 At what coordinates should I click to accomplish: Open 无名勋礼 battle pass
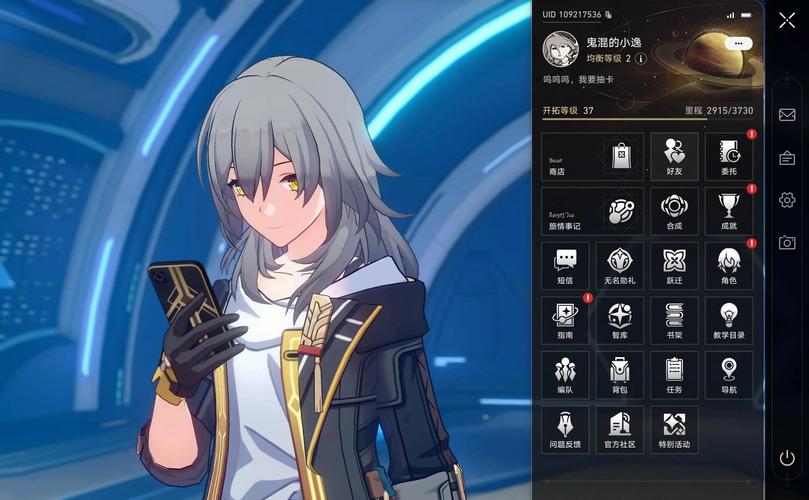[x=619, y=265]
